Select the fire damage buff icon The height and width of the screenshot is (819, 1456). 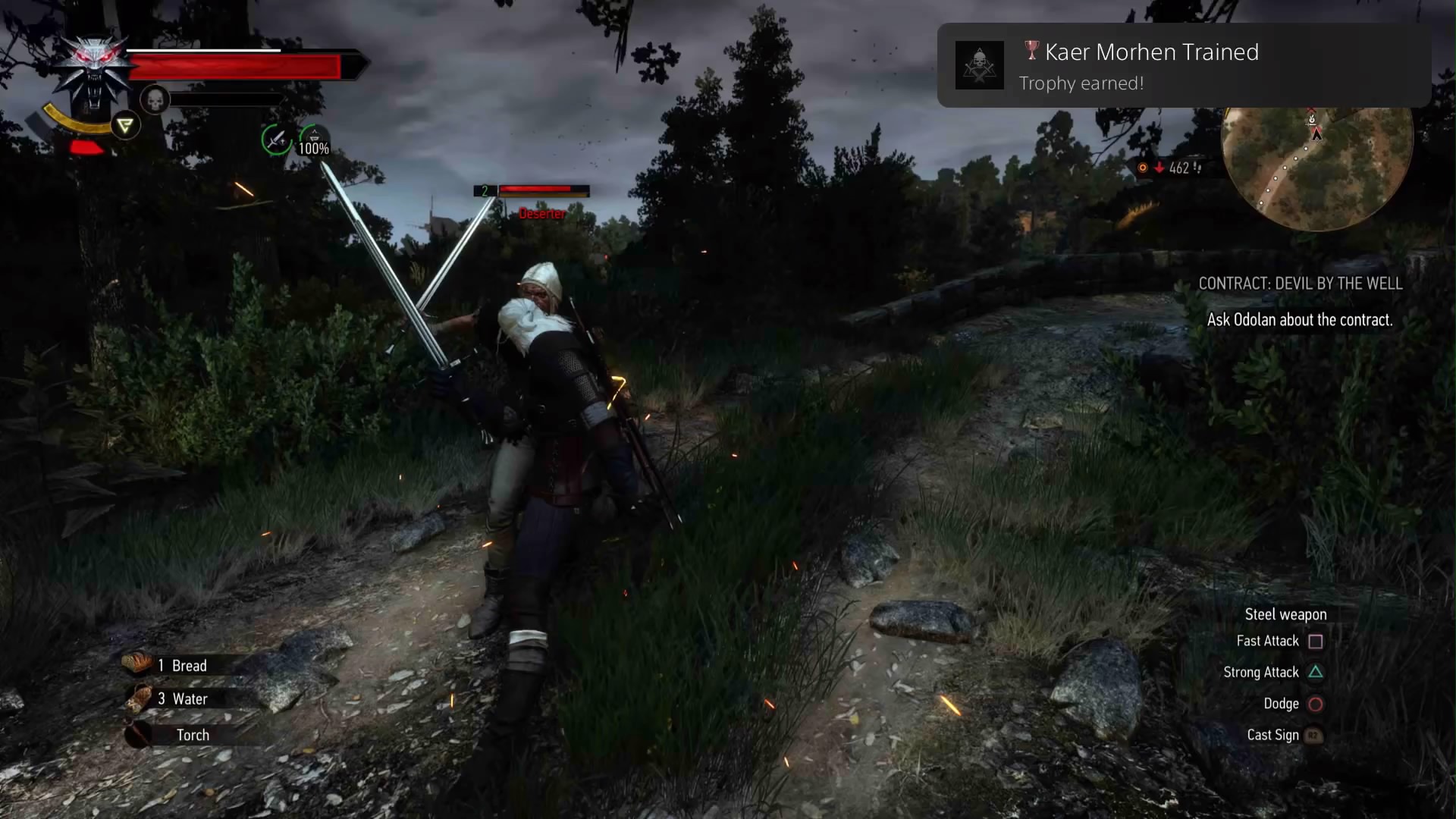click(1144, 168)
